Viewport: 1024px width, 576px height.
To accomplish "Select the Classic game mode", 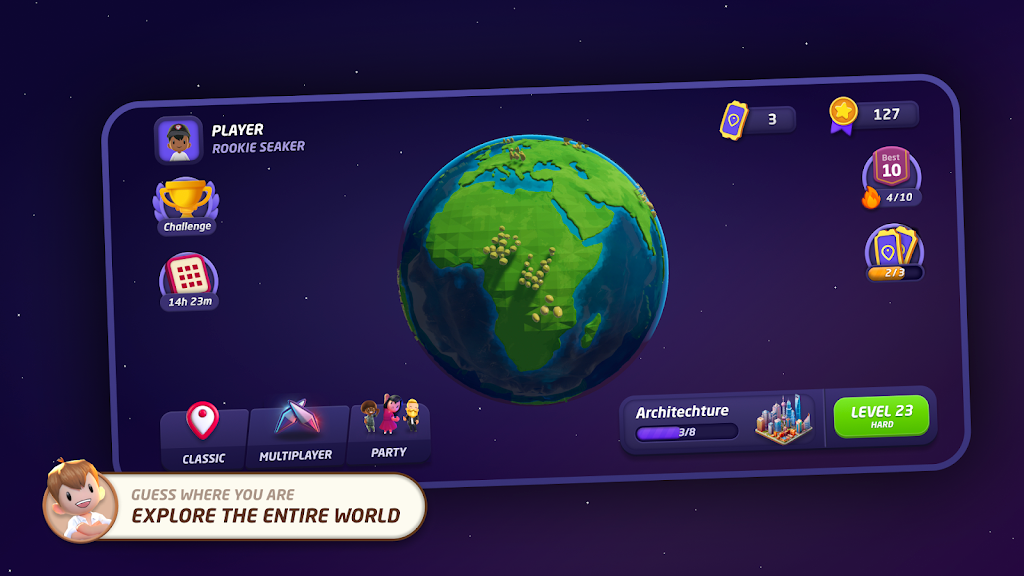I will (x=203, y=436).
